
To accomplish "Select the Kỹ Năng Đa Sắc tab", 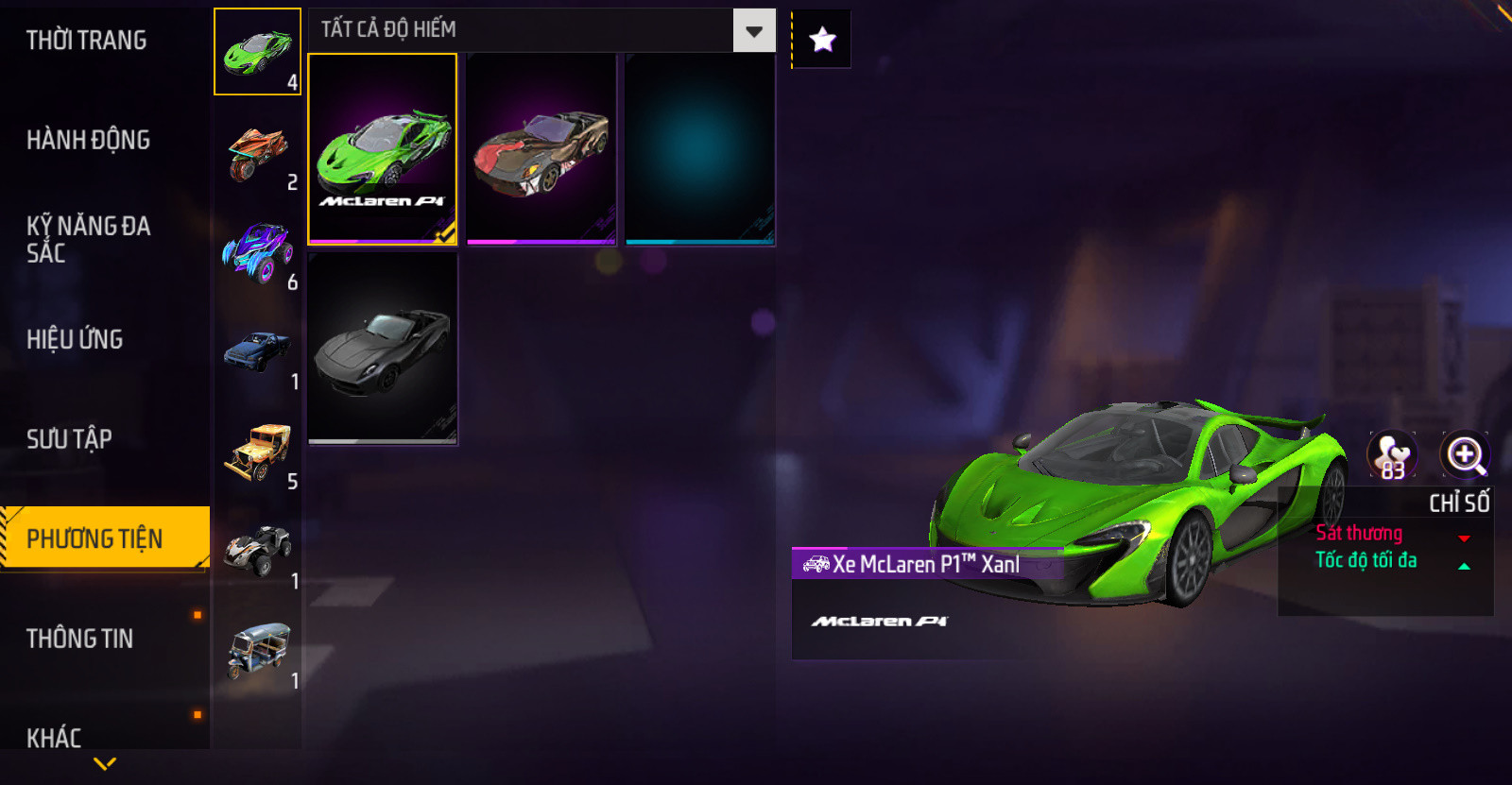I will click(x=89, y=239).
